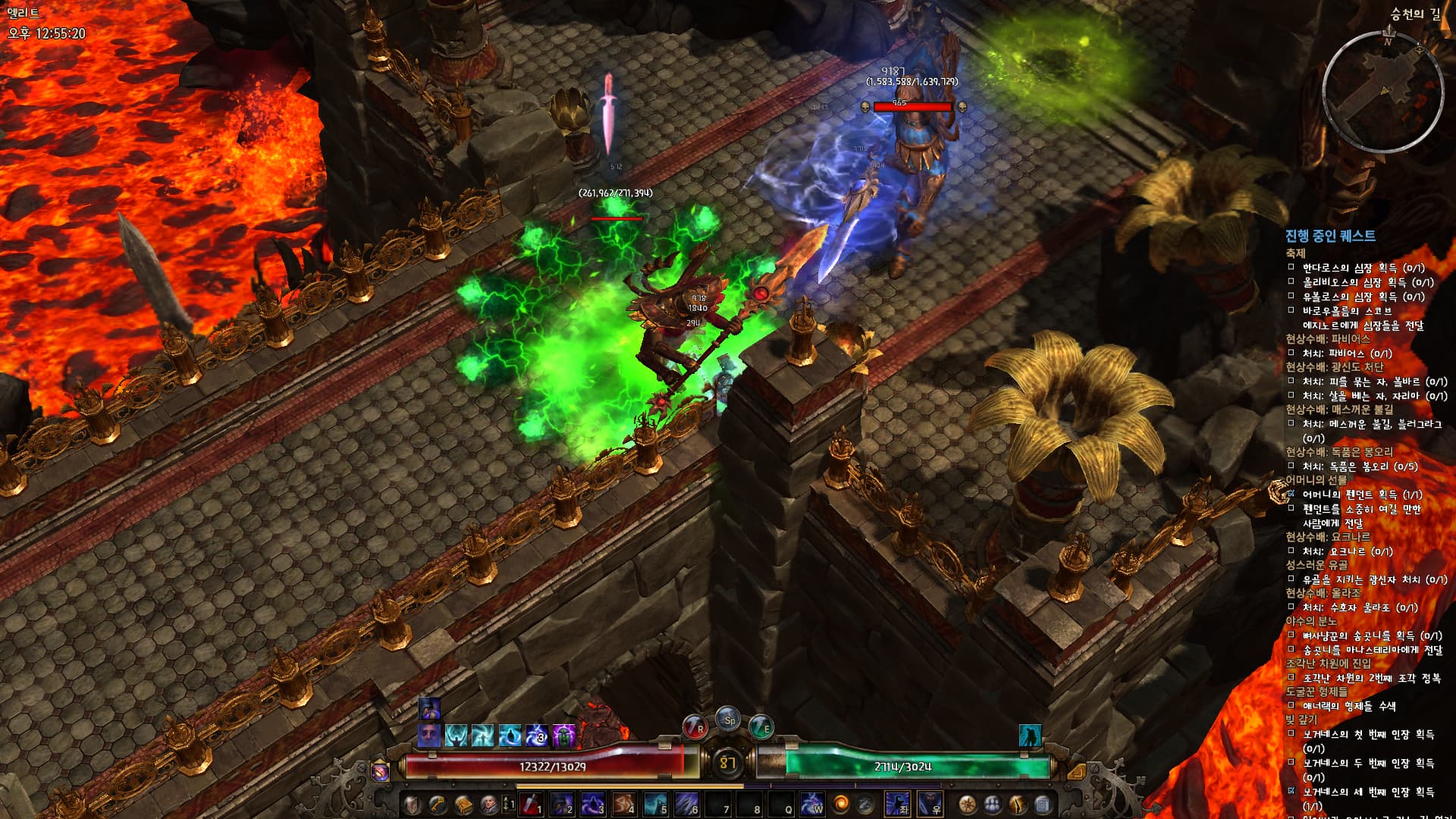The width and height of the screenshot is (1456, 819).
Task: Click the bald face portrait icon
Action: coord(489,805)
